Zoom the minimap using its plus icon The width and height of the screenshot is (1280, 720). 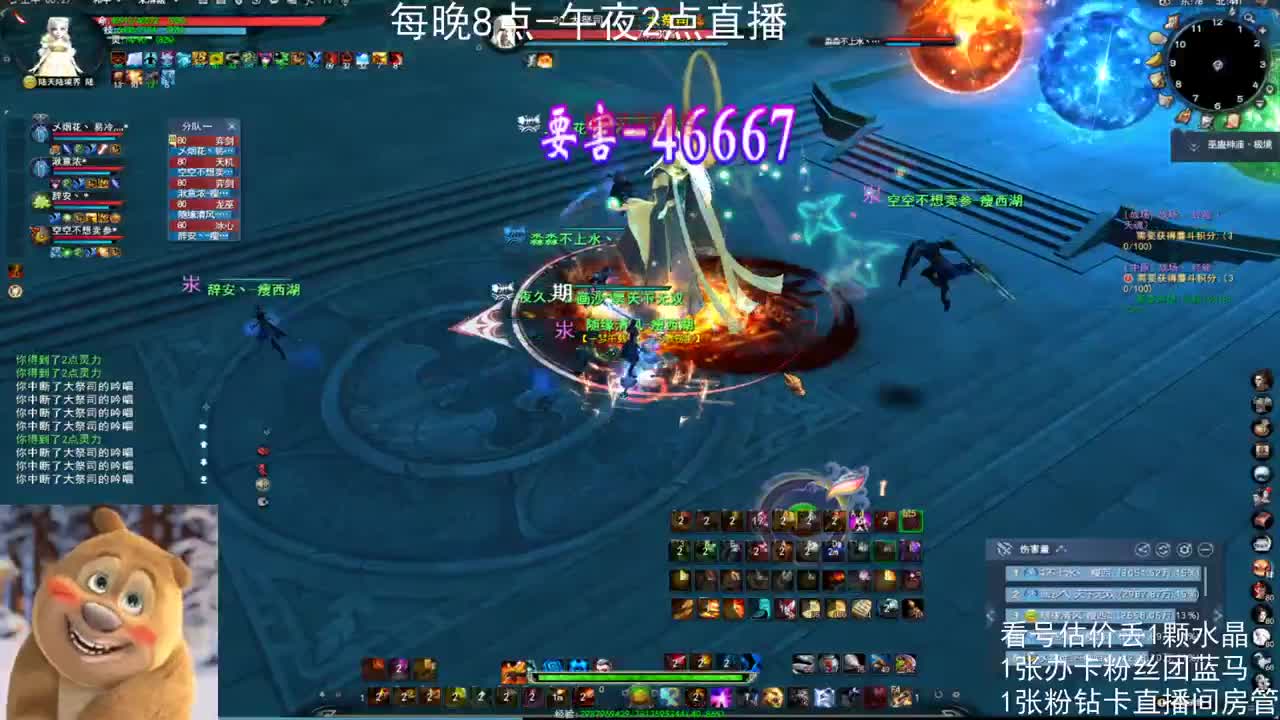tap(1262, 29)
